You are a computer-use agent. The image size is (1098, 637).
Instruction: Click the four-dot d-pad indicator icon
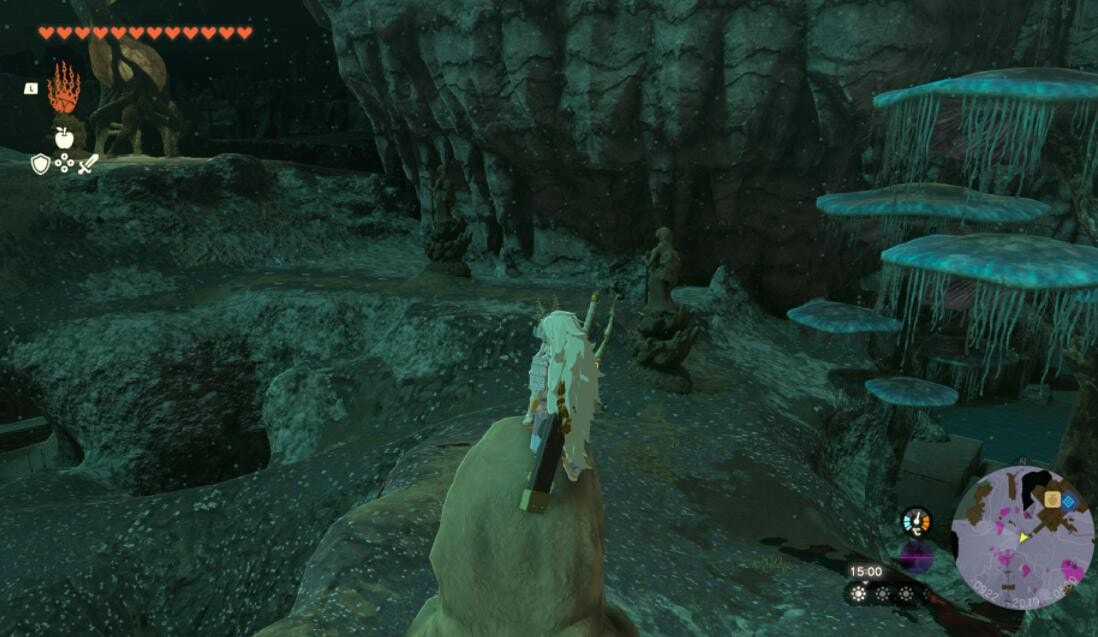click(x=64, y=164)
